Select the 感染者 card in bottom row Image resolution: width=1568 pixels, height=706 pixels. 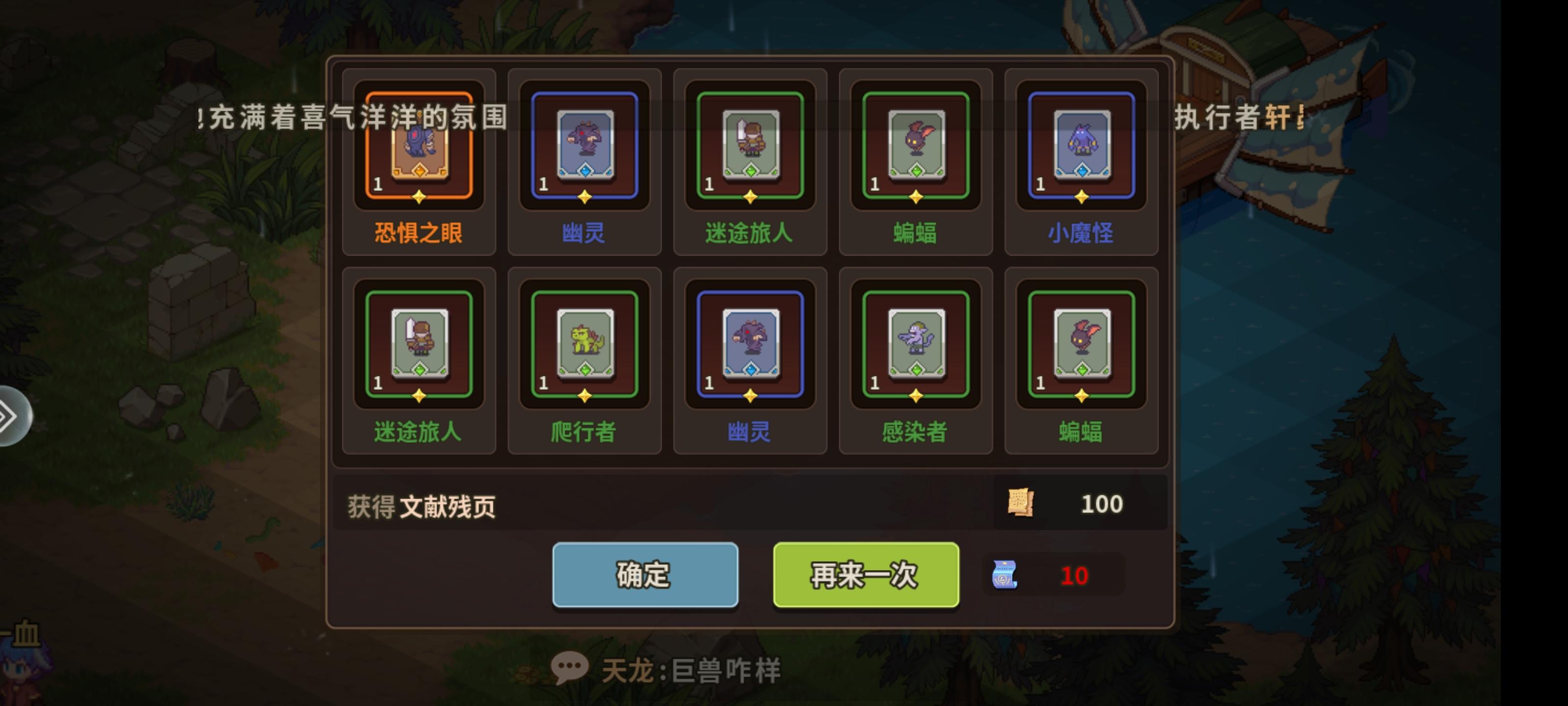click(916, 344)
